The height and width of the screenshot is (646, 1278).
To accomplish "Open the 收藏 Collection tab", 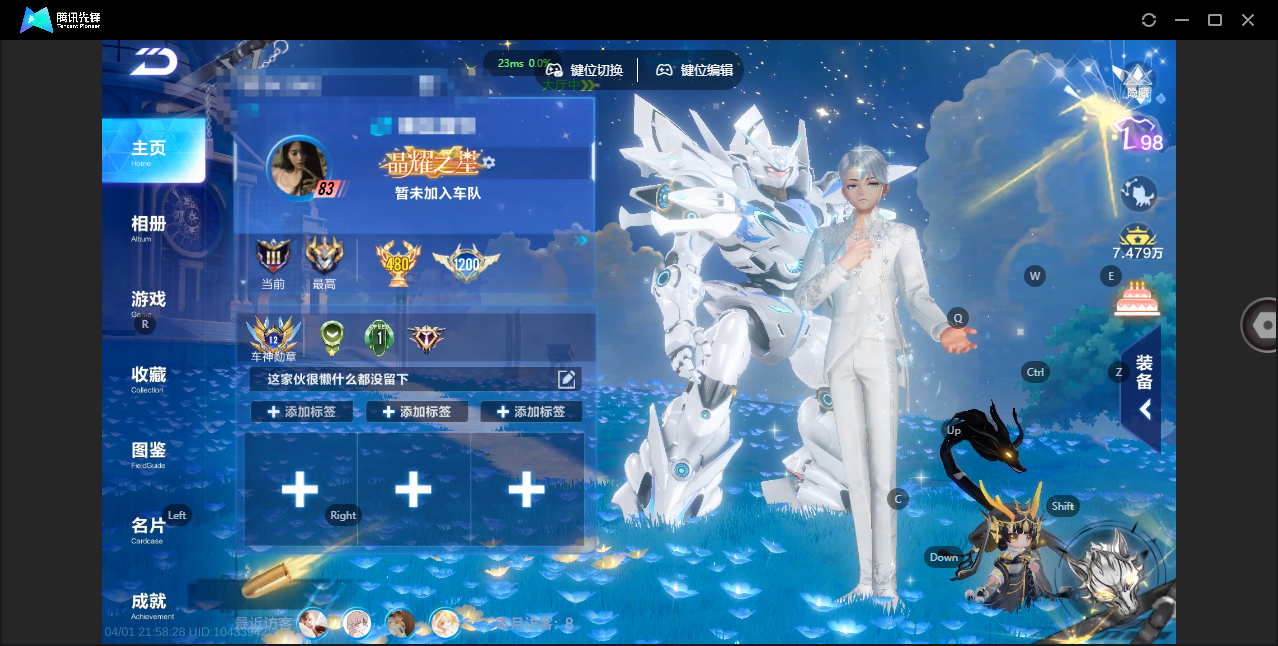I will [x=148, y=377].
